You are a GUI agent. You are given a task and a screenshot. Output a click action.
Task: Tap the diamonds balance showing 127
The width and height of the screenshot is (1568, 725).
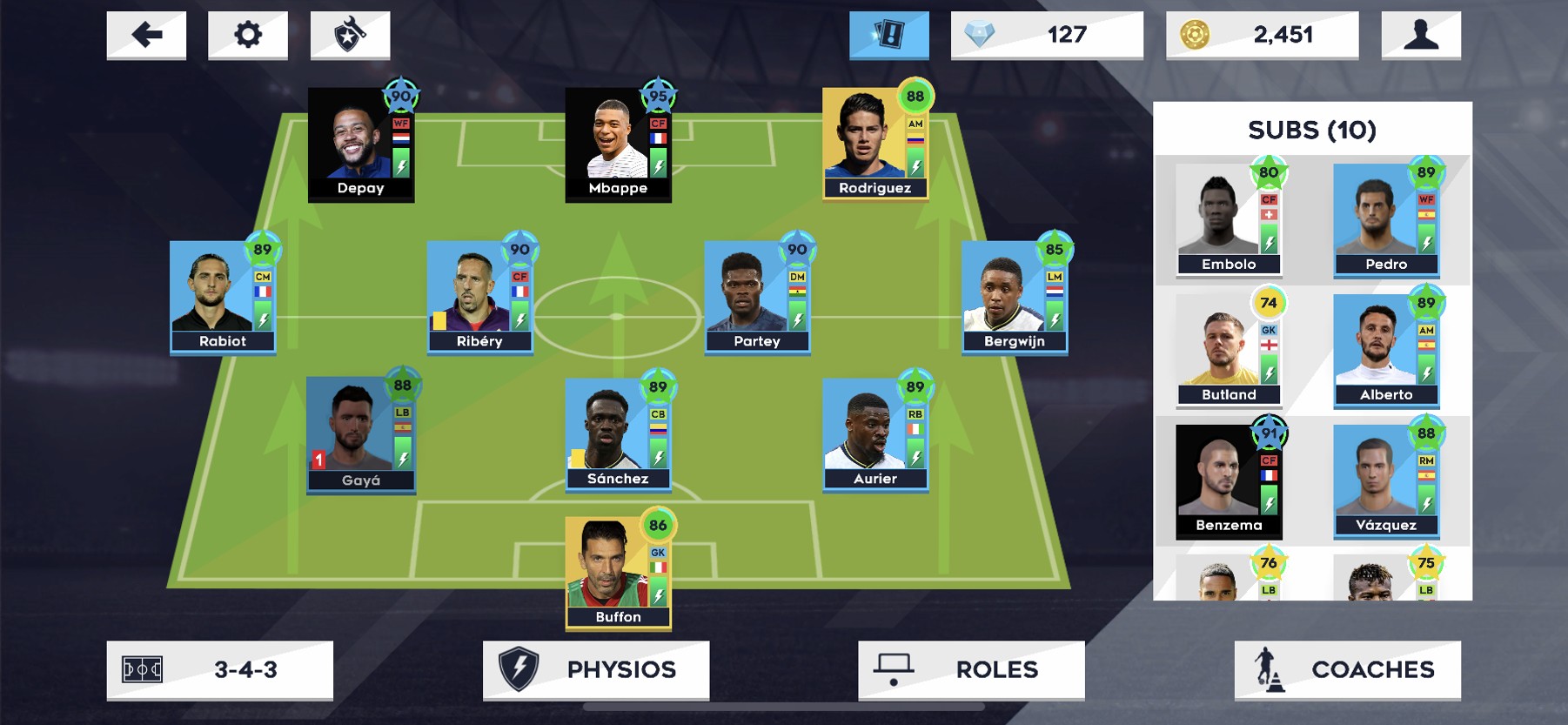tap(1047, 35)
